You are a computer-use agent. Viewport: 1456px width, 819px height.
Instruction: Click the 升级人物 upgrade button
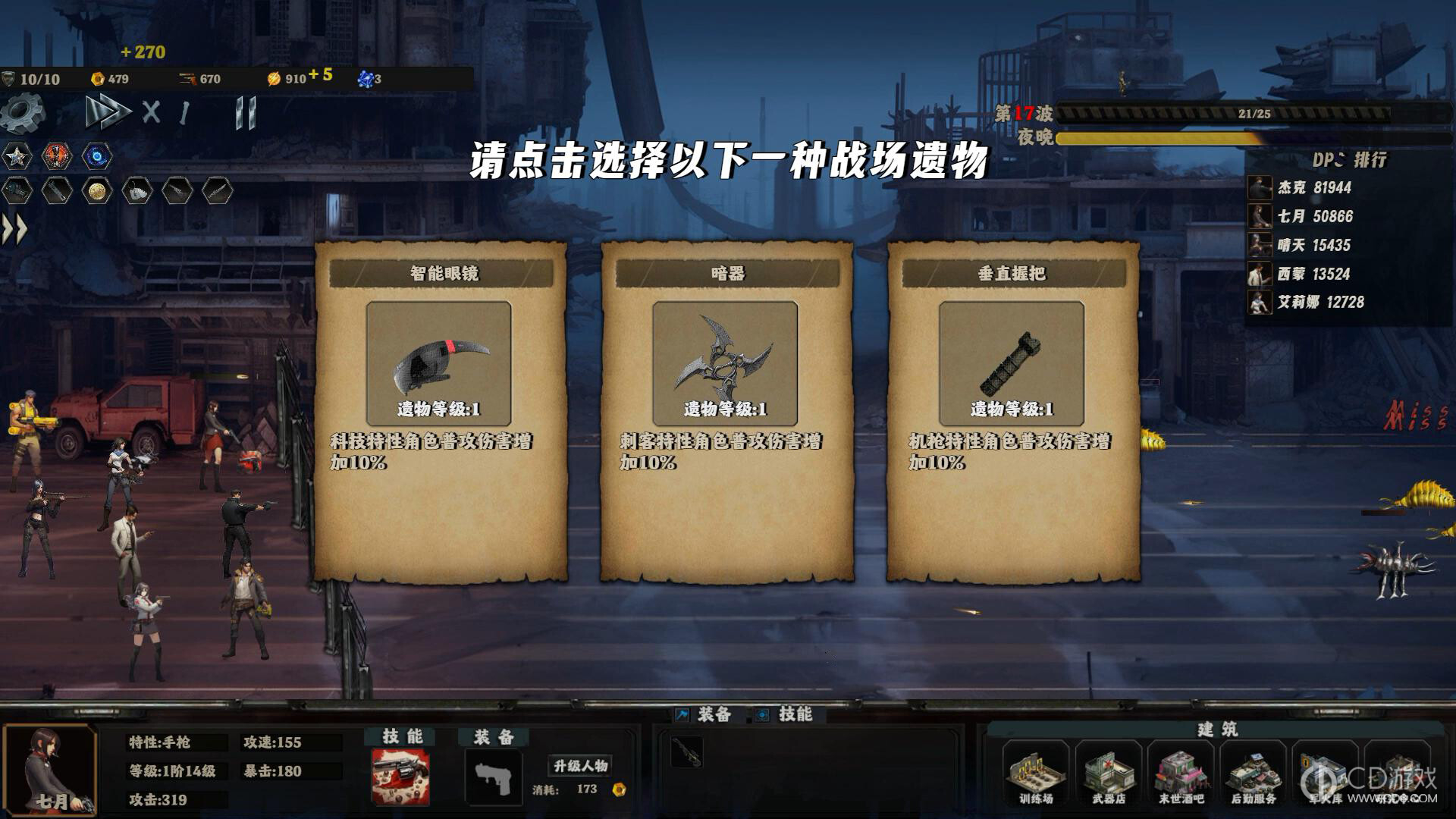click(579, 766)
